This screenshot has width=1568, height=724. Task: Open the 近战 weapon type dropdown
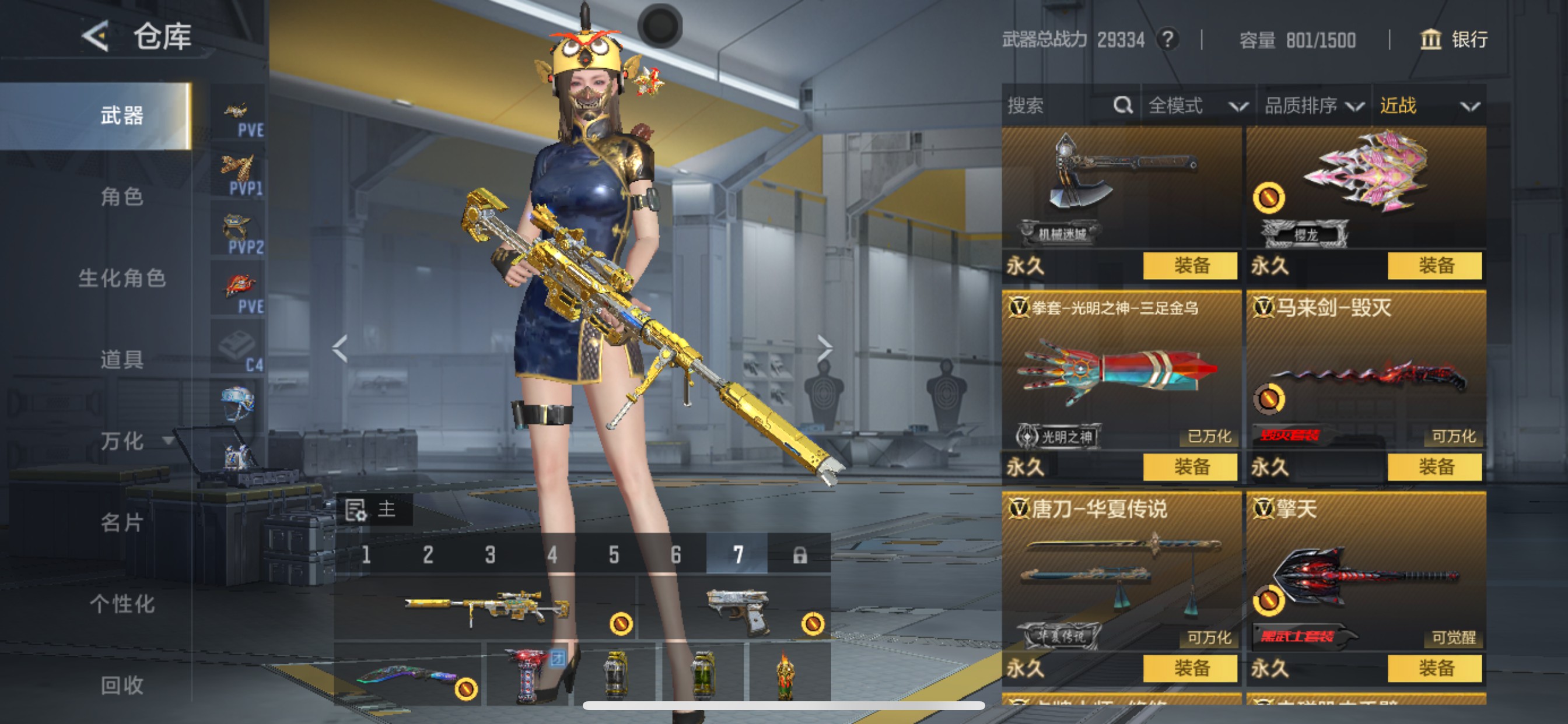1428,106
